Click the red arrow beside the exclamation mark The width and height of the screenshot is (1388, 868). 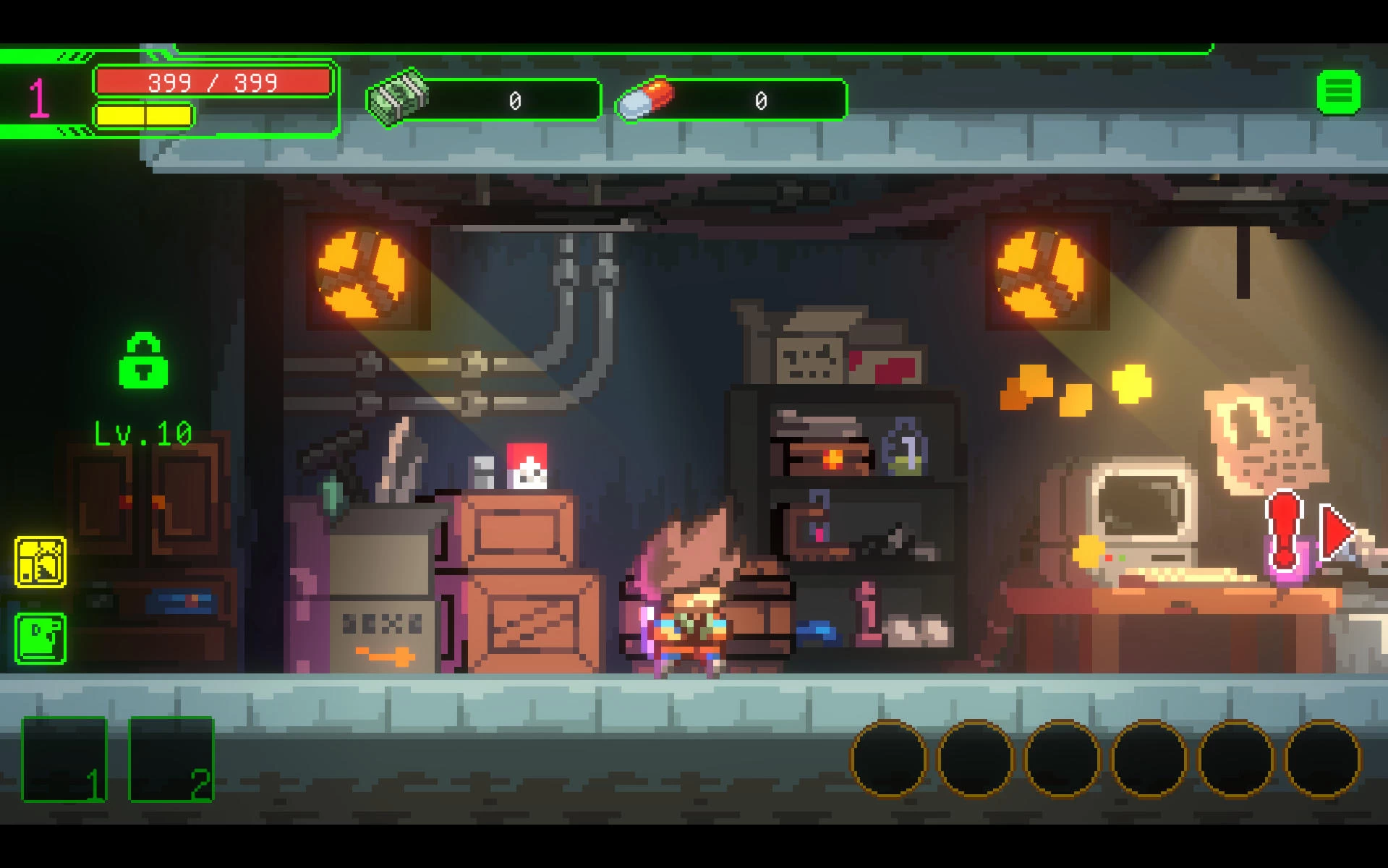pos(1335,532)
